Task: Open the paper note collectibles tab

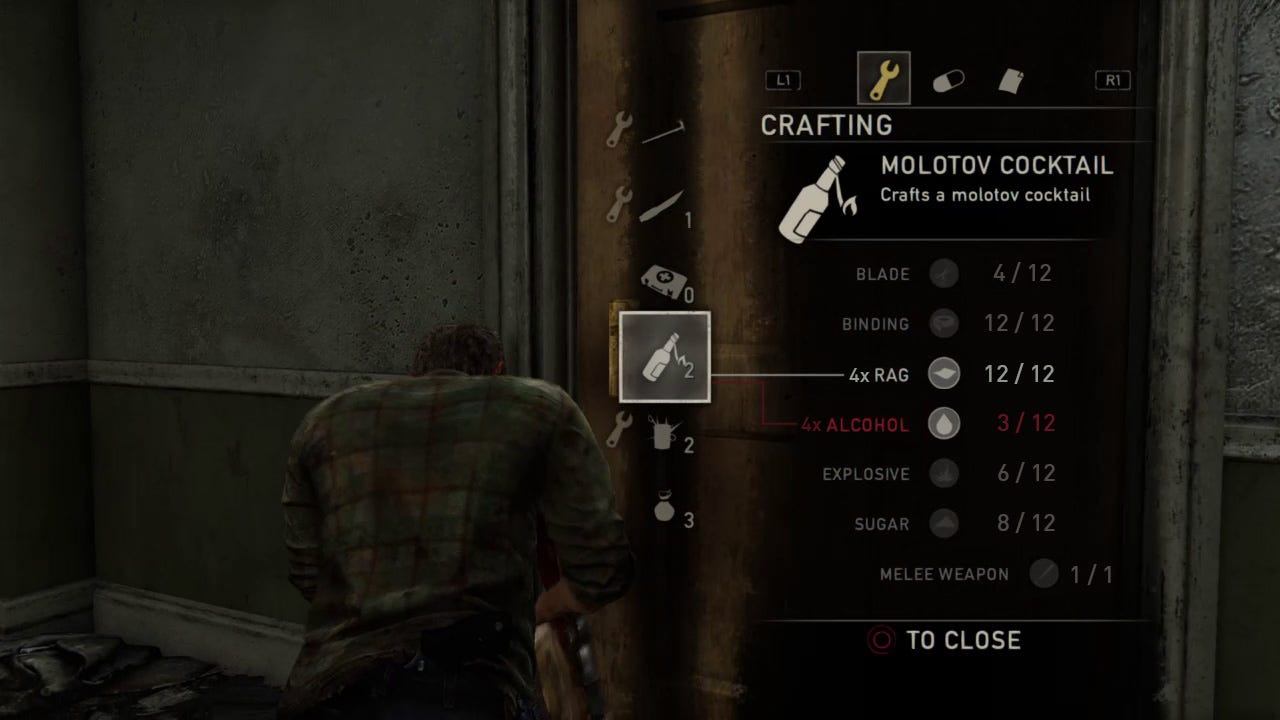Action: coord(1011,81)
